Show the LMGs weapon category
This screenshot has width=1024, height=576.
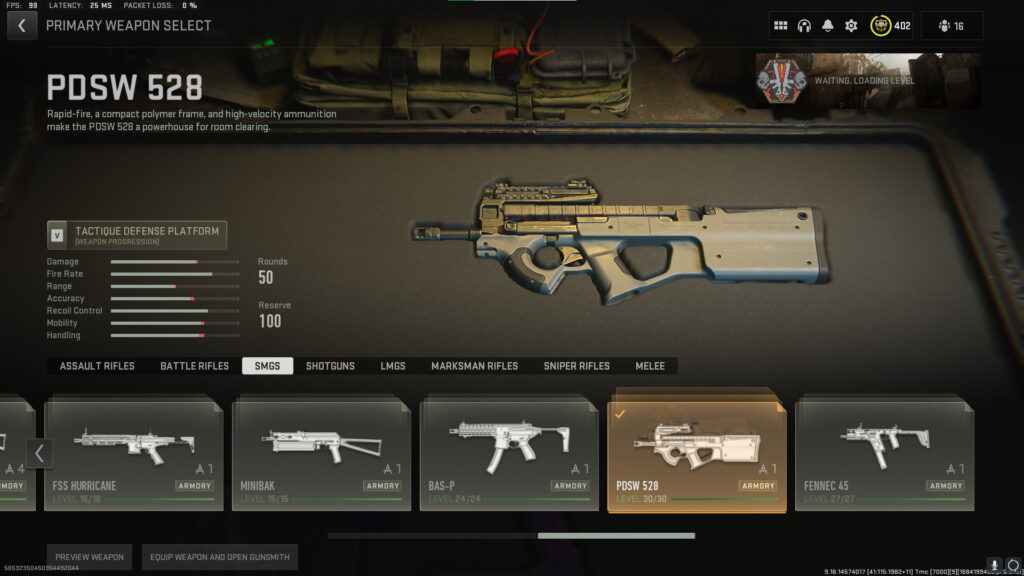(393, 366)
